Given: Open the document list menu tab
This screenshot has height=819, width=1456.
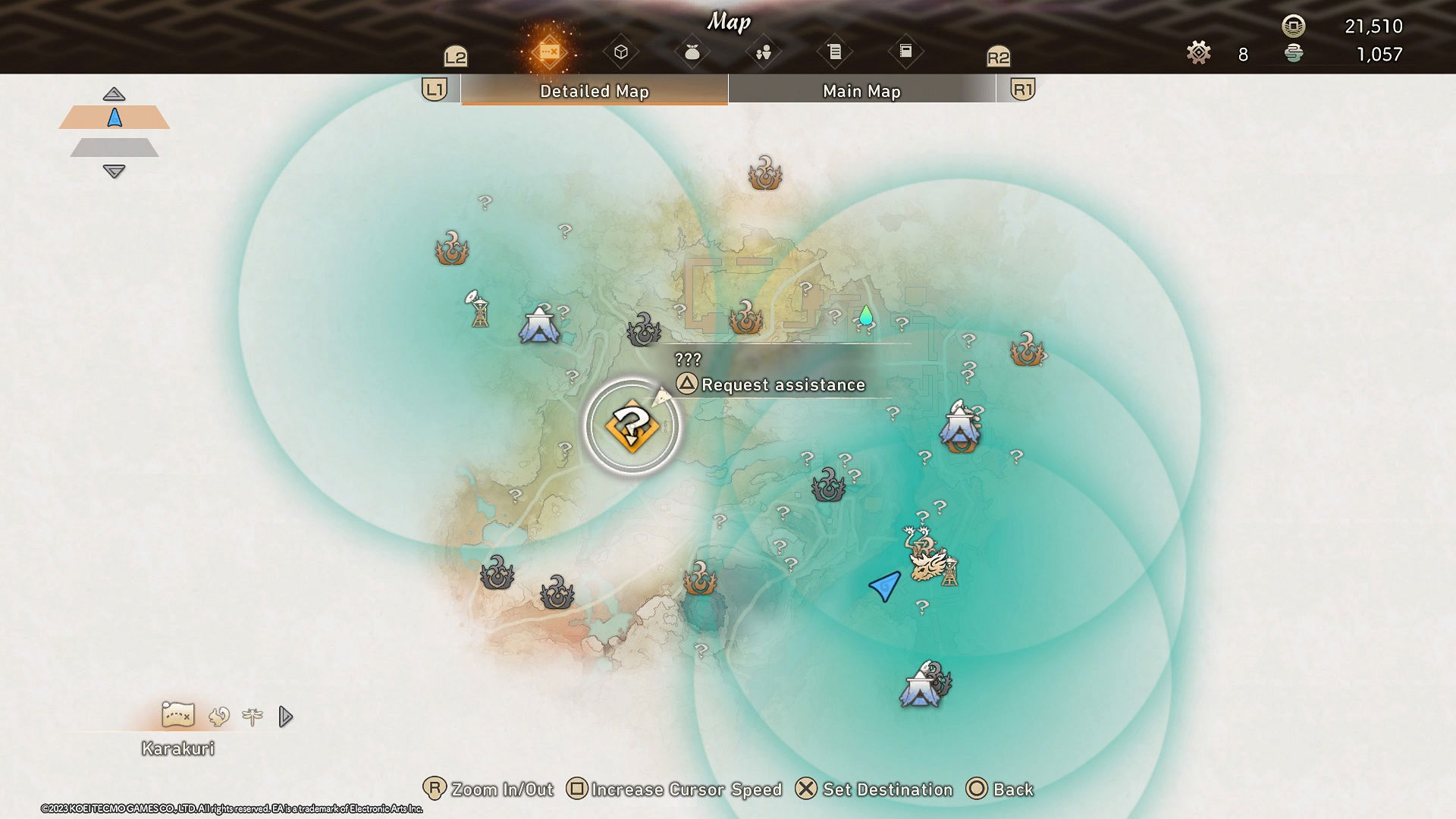Looking at the screenshot, I should (835, 52).
